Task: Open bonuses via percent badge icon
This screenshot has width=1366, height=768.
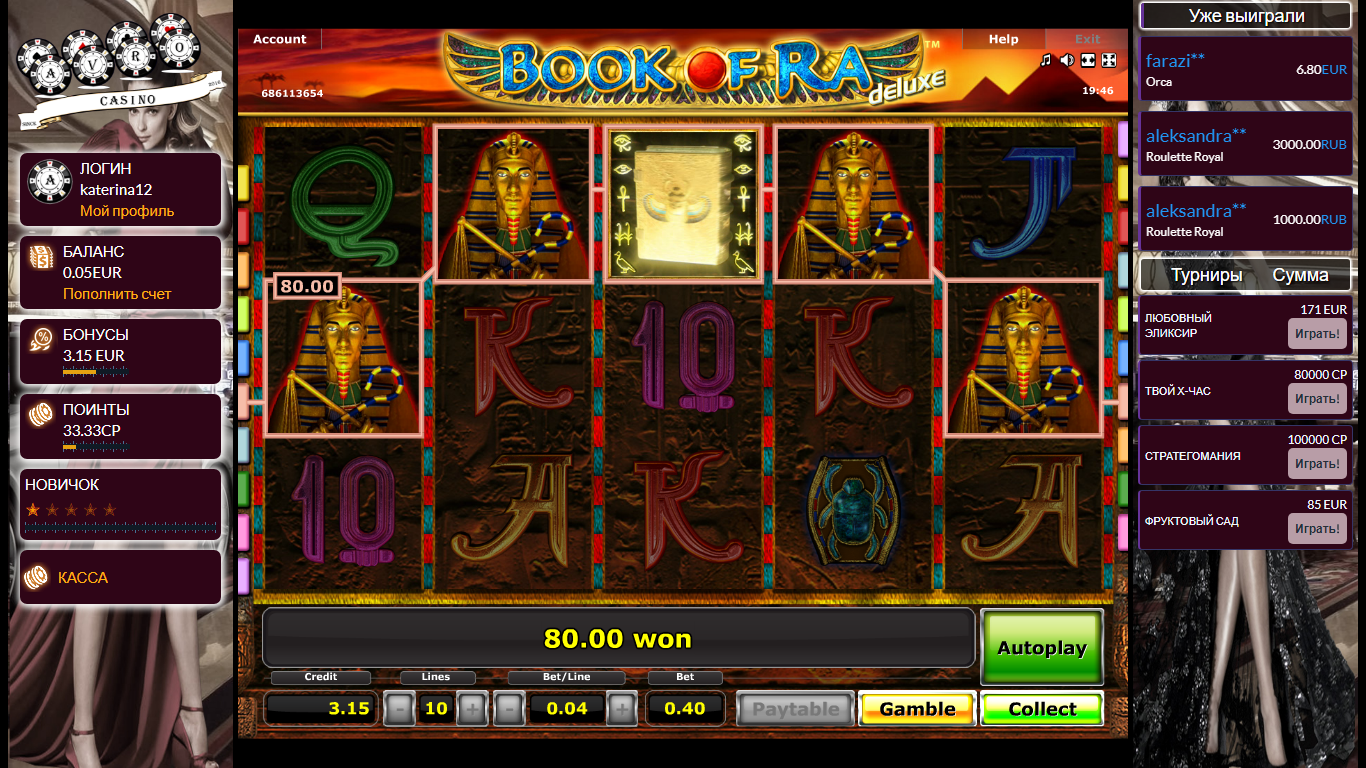Action: (41, 339)
